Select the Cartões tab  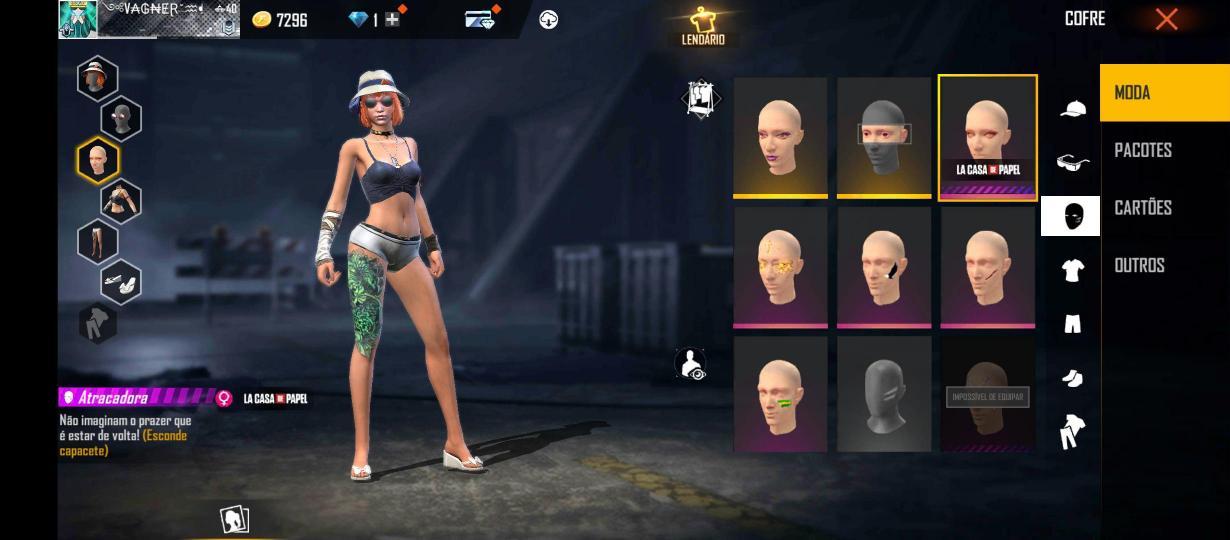pyautogui.click(x=1164, y=208)
